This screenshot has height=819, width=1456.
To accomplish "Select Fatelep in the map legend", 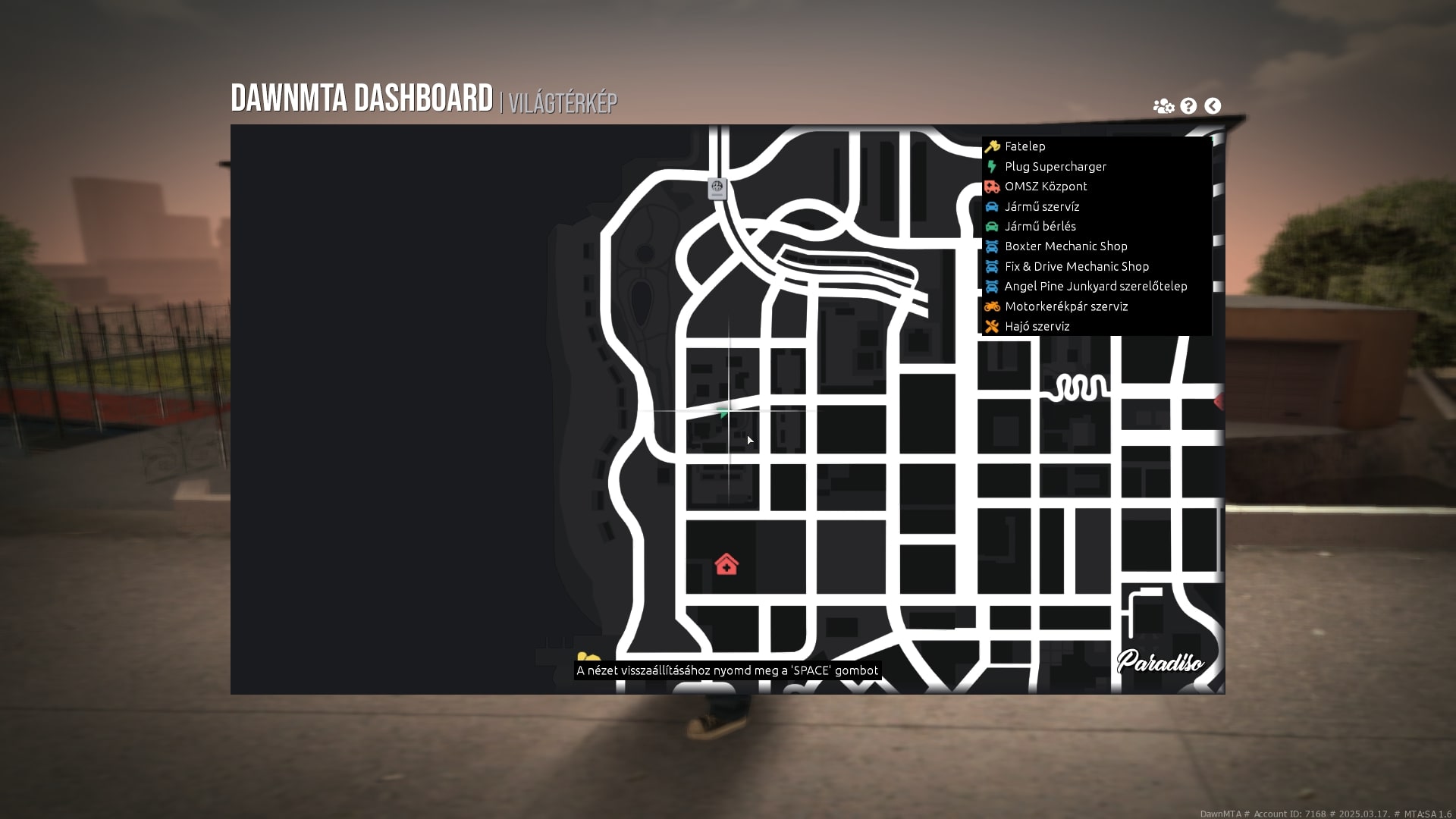I will click(1025, 146).
